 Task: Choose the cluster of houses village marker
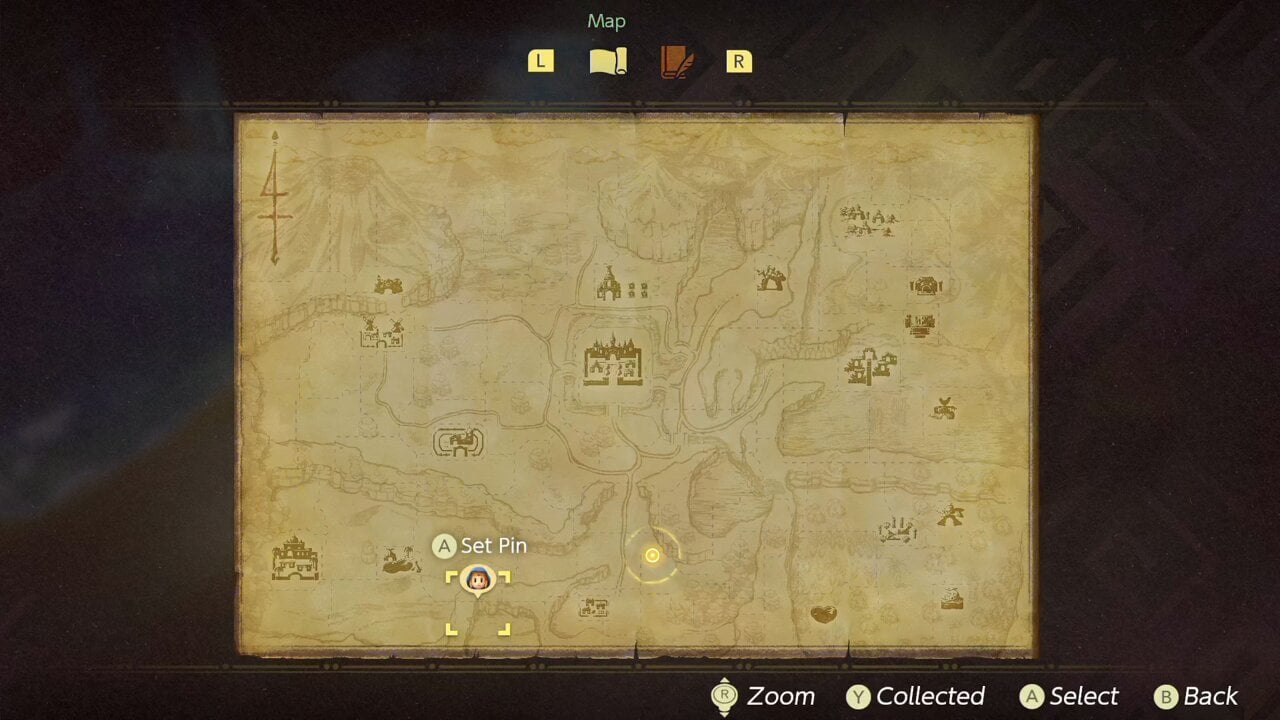[866, 217]
